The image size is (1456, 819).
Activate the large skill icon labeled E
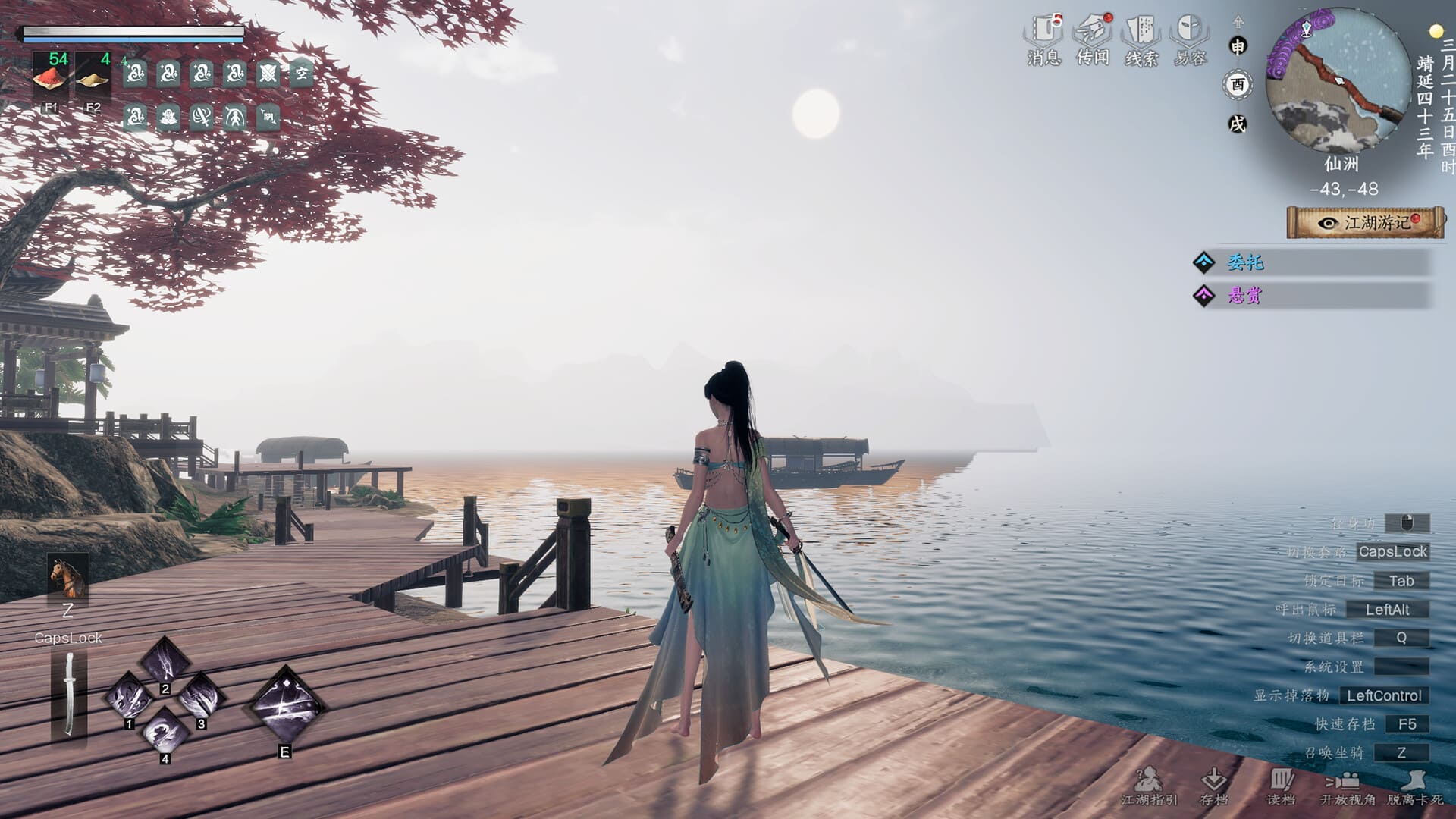[x=285, y=705]
